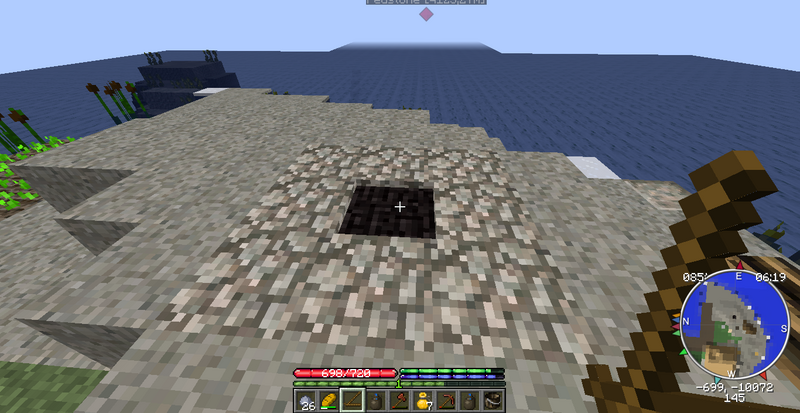Choose the bread in the hotbar

[328, 401]
